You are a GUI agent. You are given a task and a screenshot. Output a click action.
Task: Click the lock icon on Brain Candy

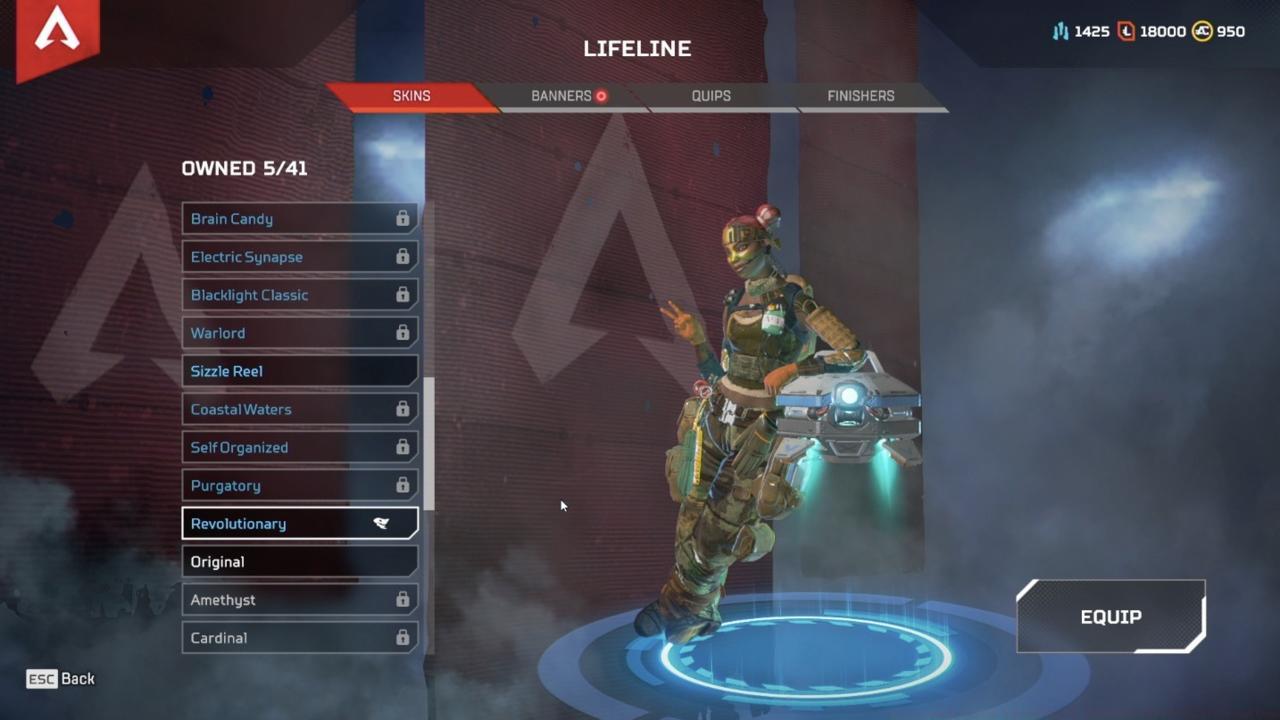[x=403, y=219]
